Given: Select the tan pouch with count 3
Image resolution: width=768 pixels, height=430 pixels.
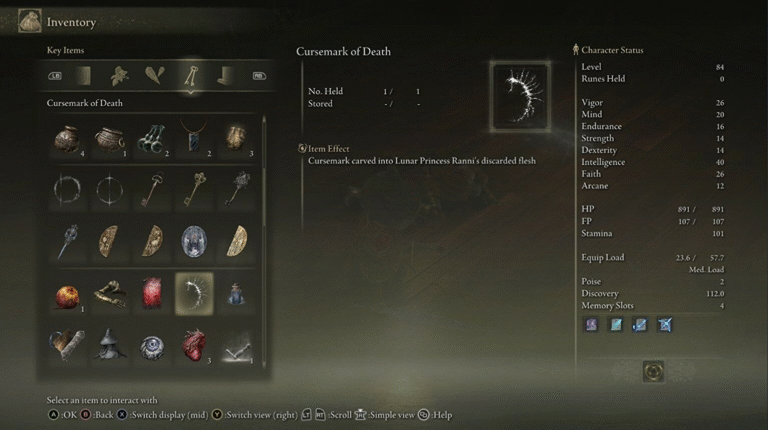Looking at the screenshot, I should pos(236,139).
